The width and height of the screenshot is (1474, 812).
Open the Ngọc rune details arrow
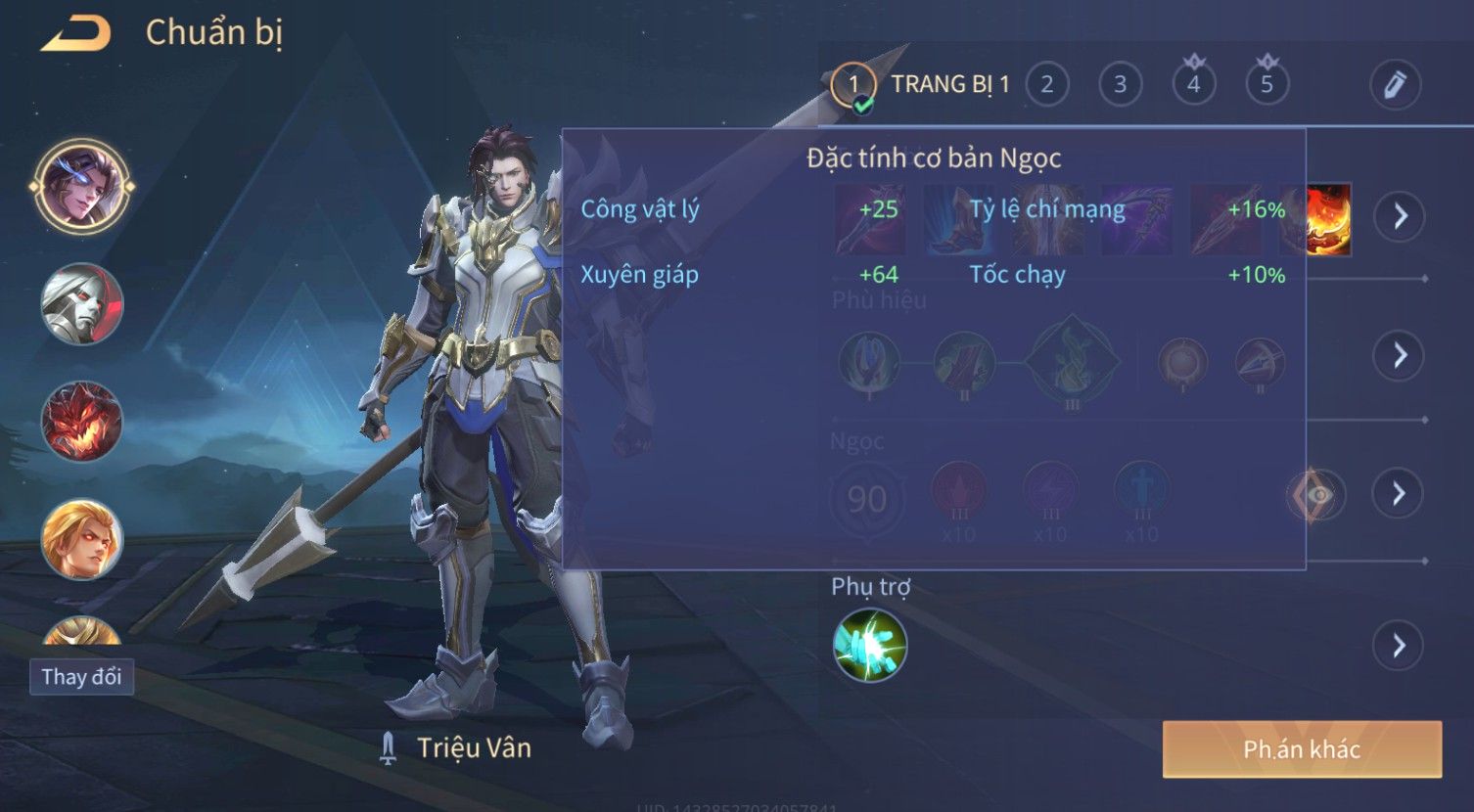coord(1400,493)
